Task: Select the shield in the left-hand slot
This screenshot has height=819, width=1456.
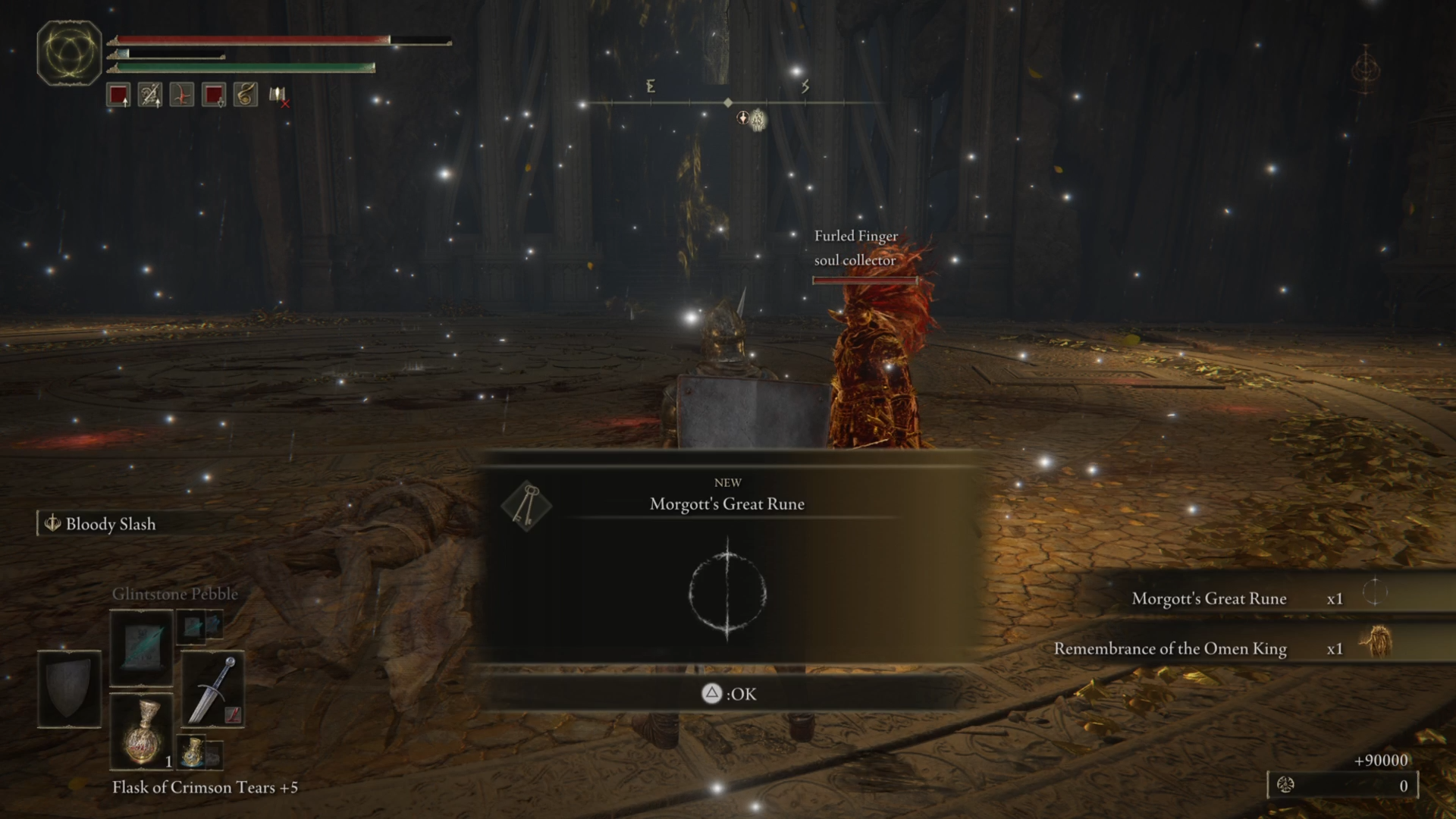Action: tap(69, 689)
